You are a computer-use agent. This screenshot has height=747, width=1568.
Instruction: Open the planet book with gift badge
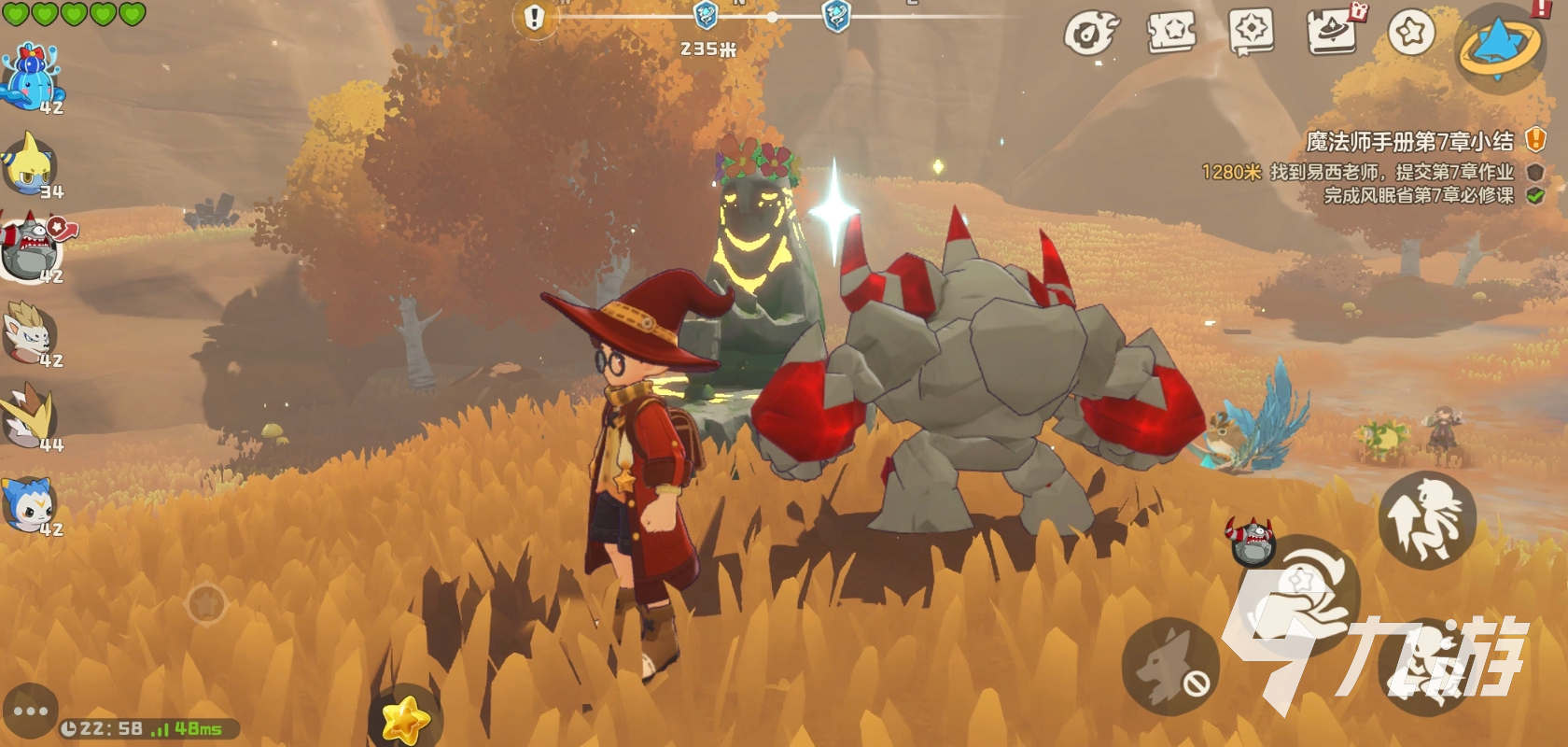pos(1332,33)
